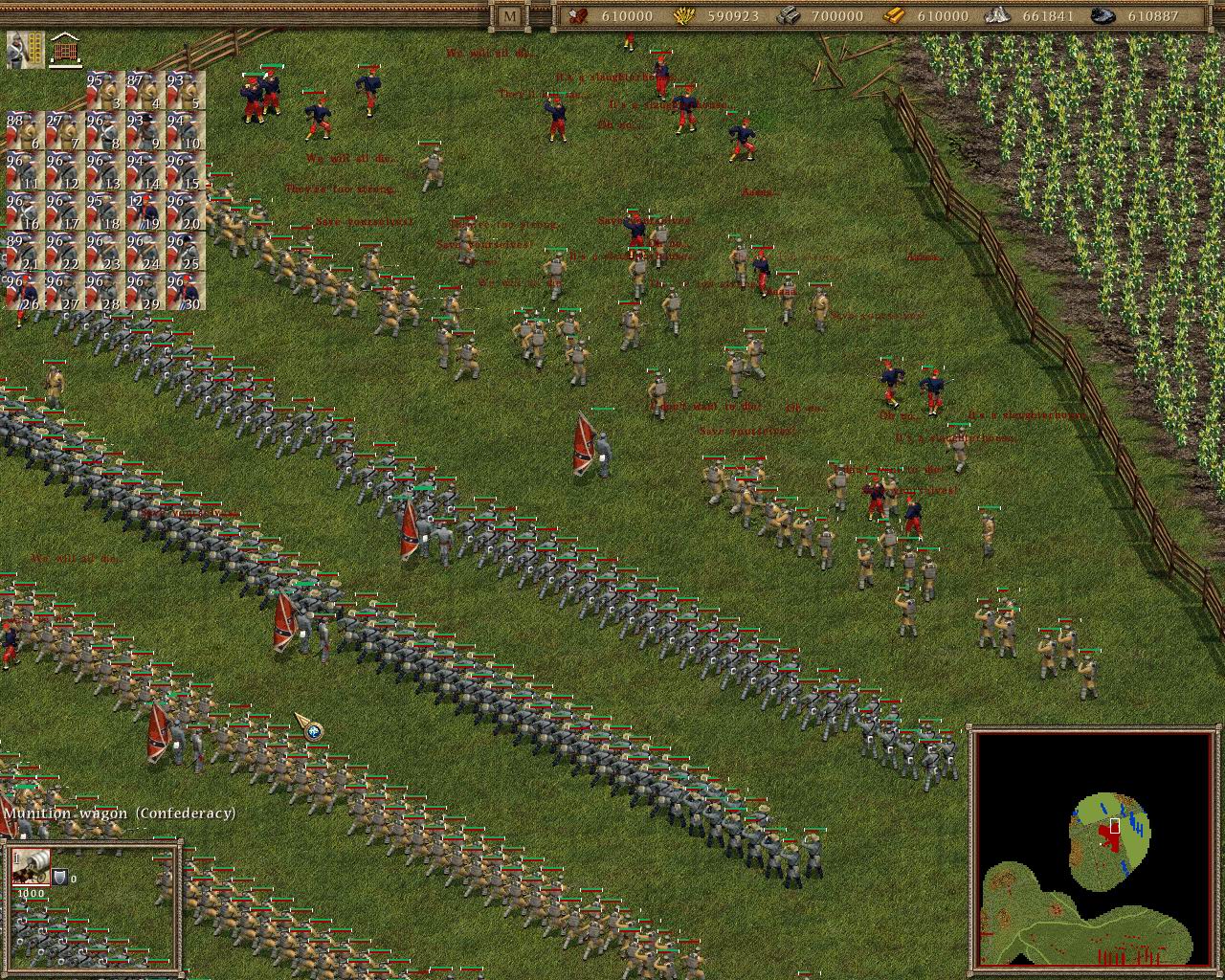This screenshot has width=1225, height=980.
Task: Click the white rectangle viewport marker on minimap
Action: point(1113,824)
